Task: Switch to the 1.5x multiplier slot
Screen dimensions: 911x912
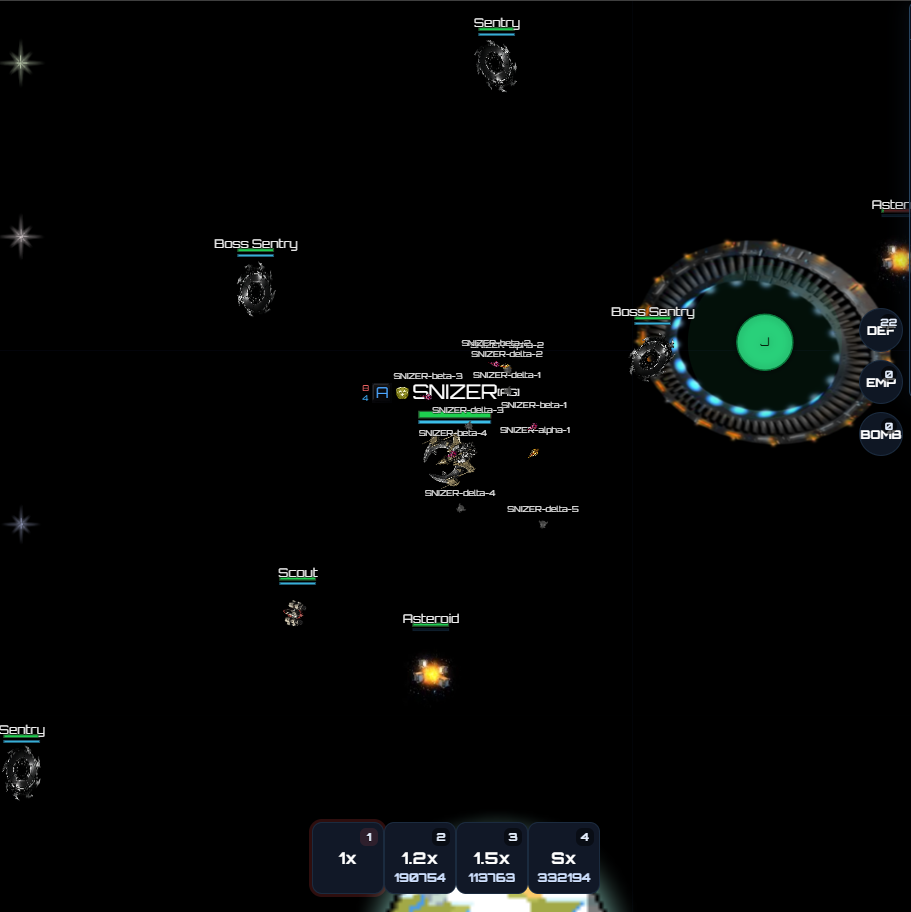Action: click(491, 858)
